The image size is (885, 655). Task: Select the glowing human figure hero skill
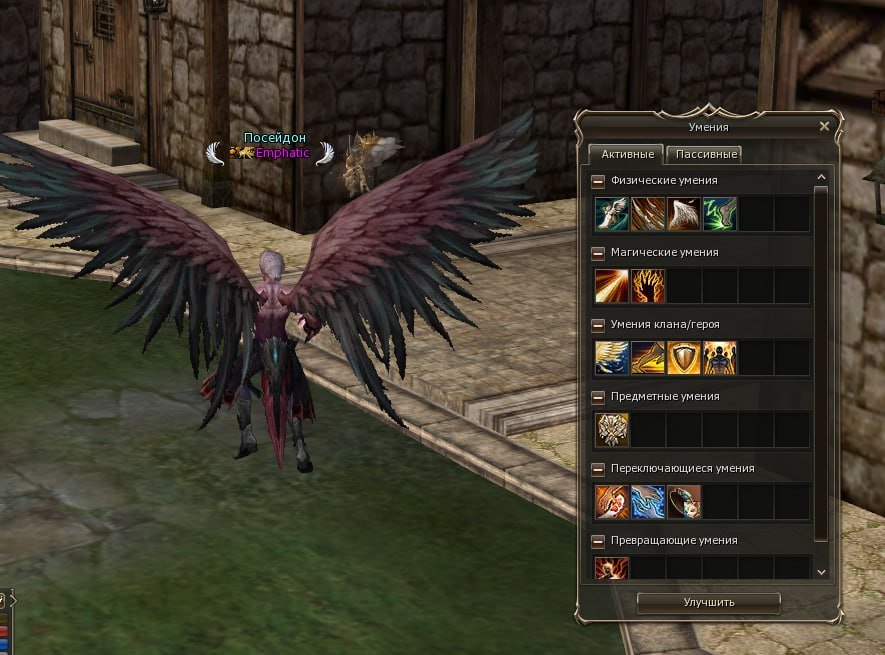click(720, 358)
